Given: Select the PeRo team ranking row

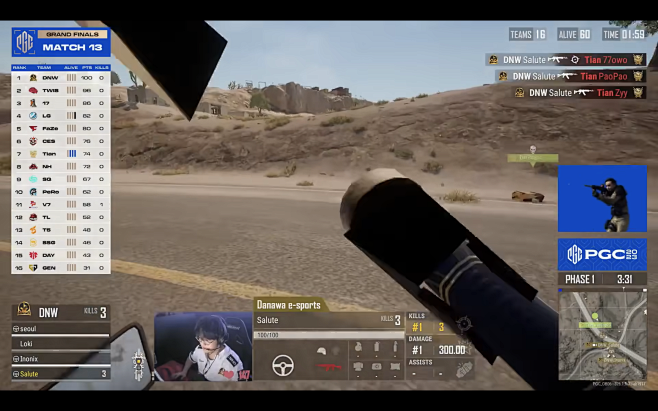Looking at the screenshot, I should click(60, 191).
